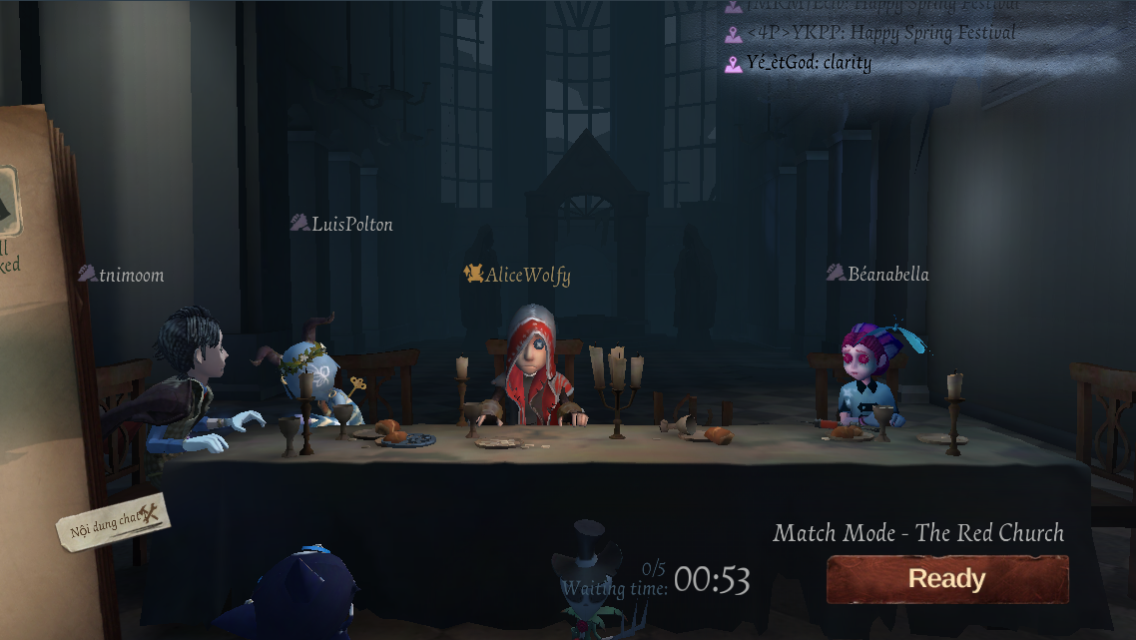Click the Ready button
The height and width of the screenshot is (640, 1136).
(x=947, y=579)
